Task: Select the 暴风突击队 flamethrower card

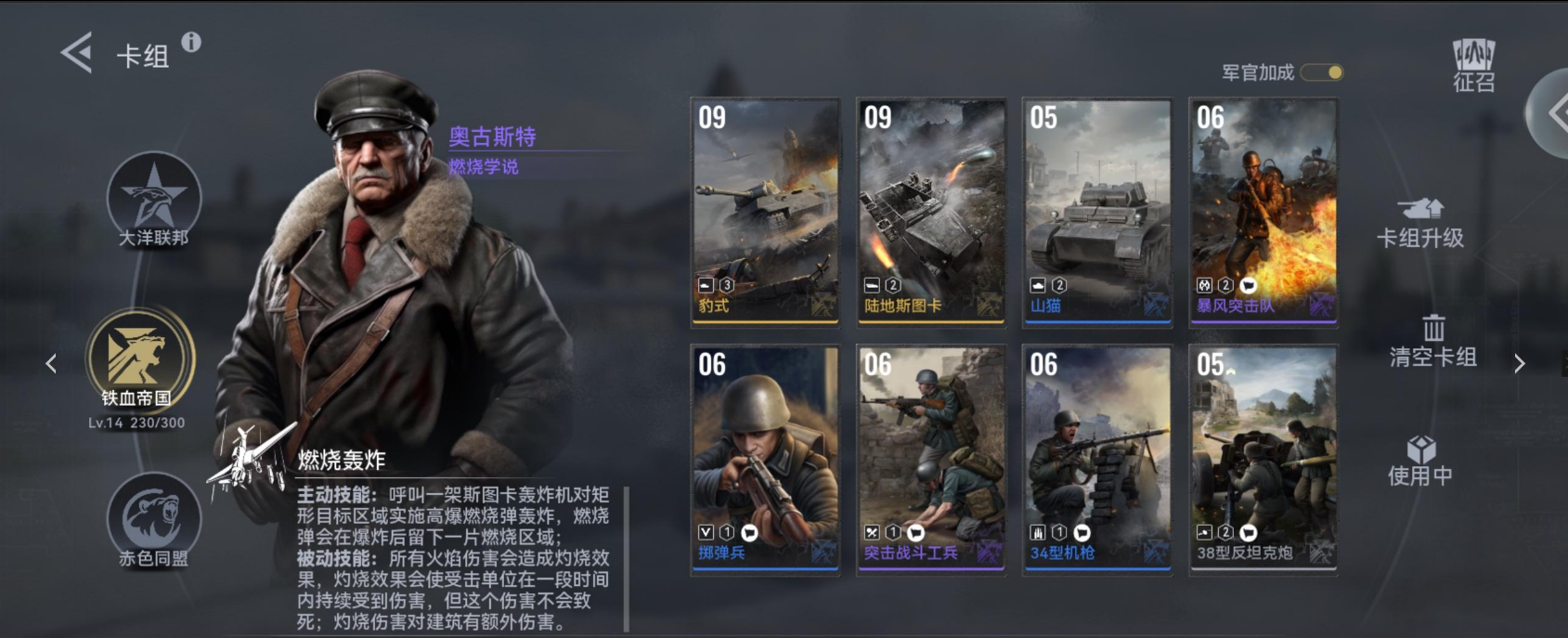Action: point(1263,213)
